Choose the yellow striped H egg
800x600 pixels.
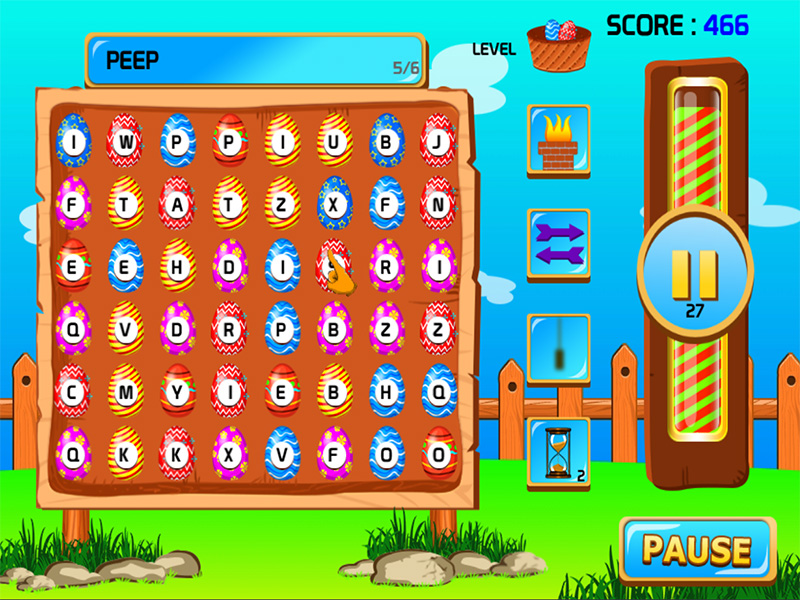coord(178,266)
